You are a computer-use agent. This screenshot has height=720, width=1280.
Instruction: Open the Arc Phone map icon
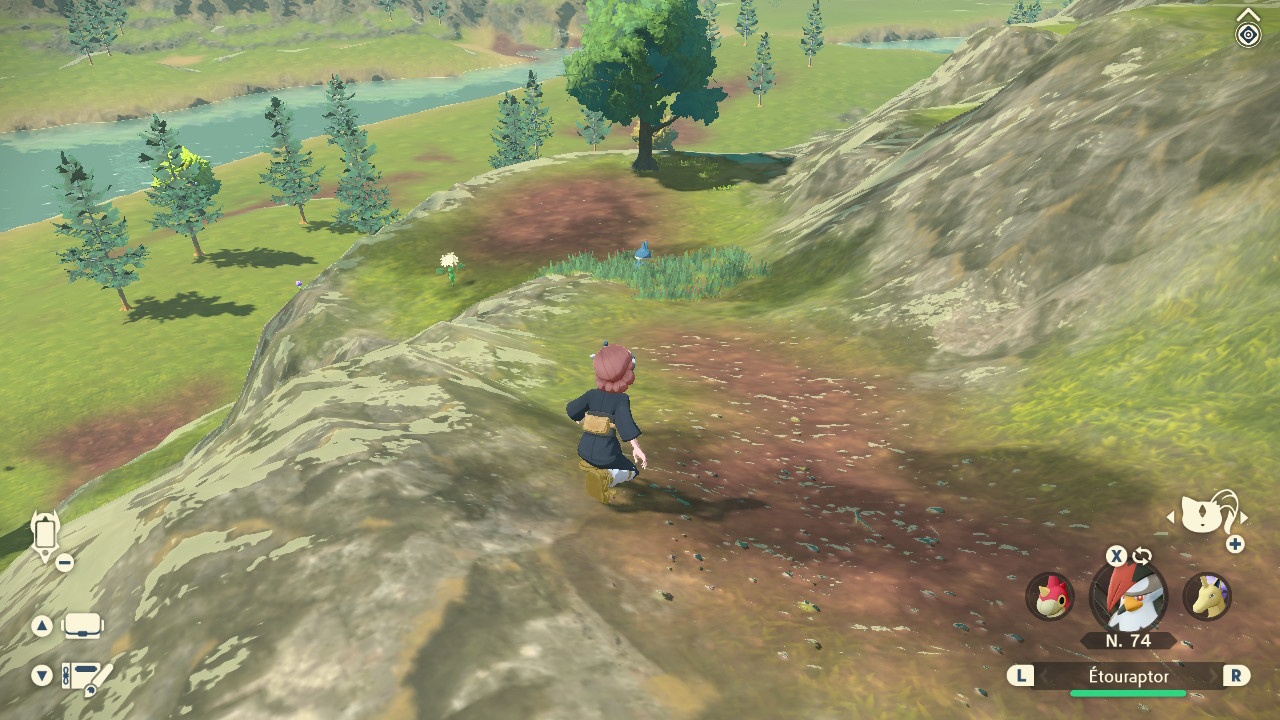coord(45,533)
